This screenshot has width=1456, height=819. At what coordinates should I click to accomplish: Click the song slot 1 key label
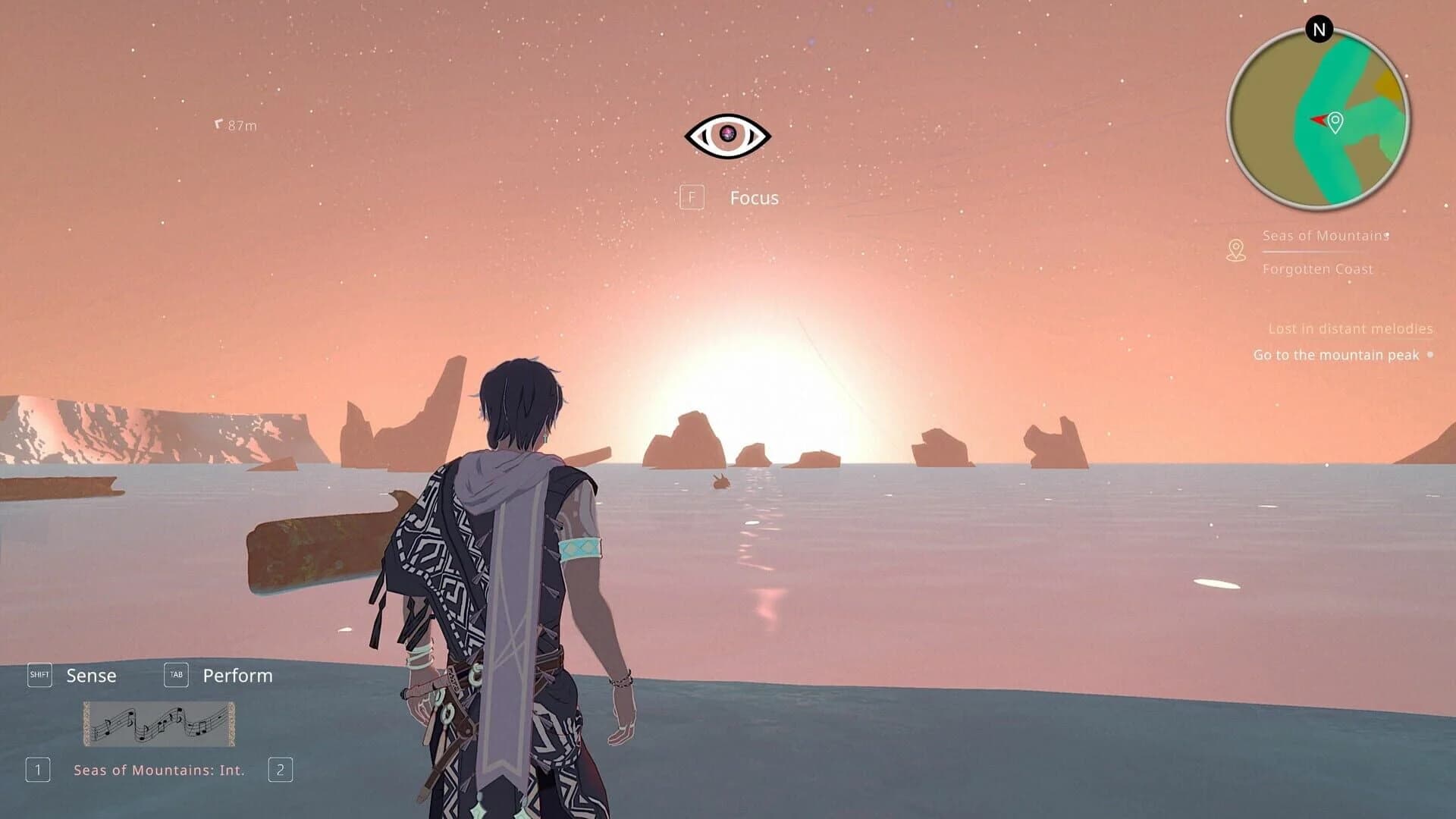click(x=39, y=770)
